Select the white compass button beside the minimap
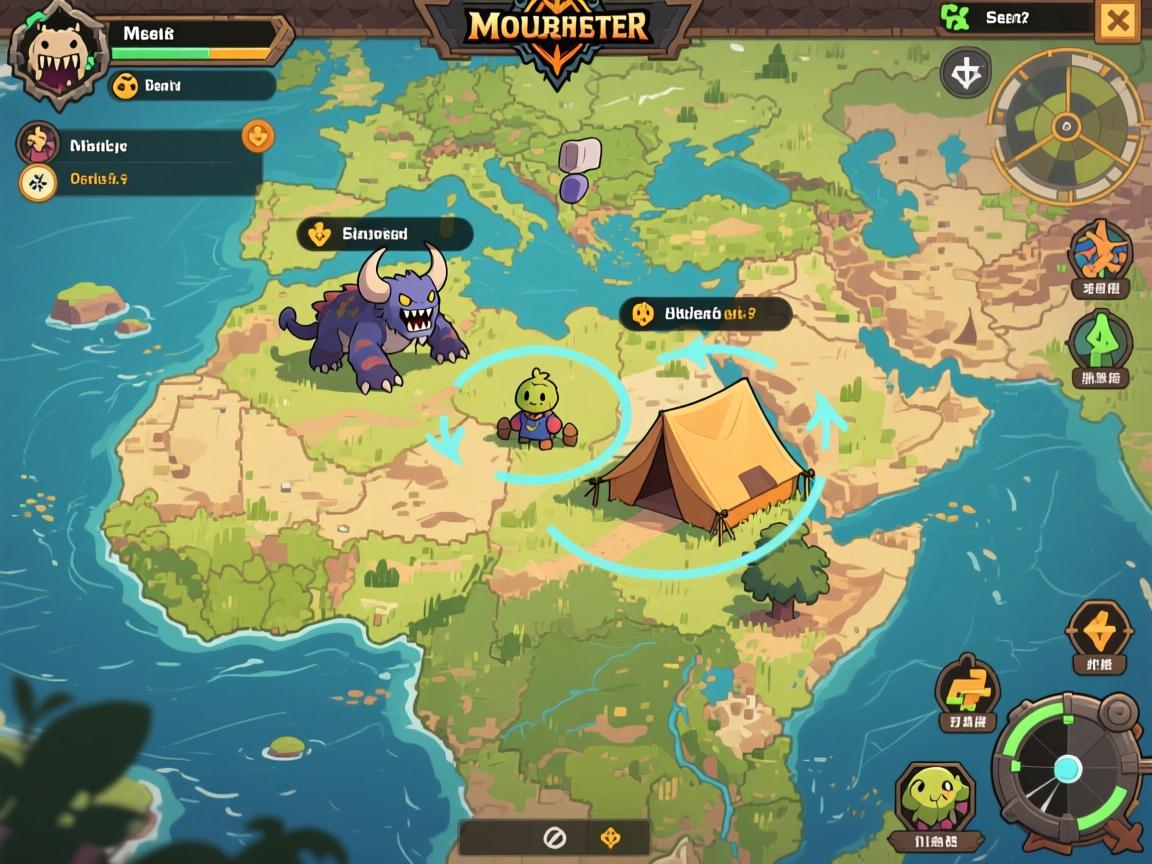The width and height of the screenshot is (1152, 864). click(x=966, y=73)
